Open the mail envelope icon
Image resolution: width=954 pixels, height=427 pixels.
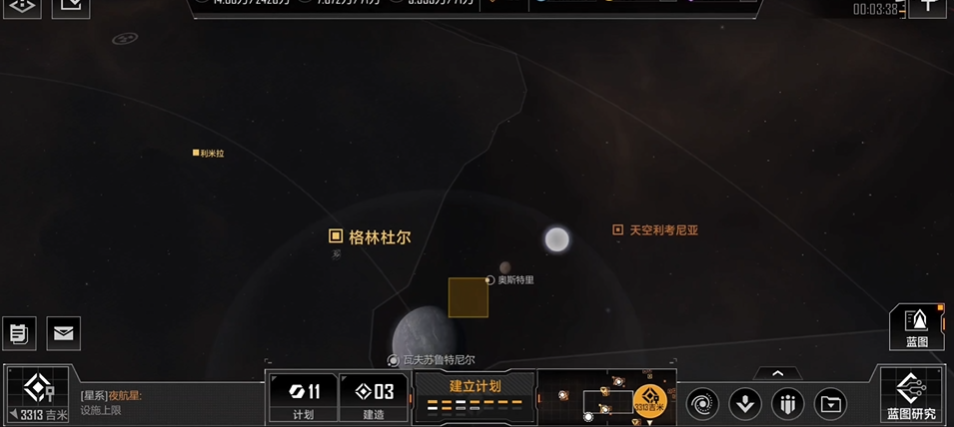(64, 333)
